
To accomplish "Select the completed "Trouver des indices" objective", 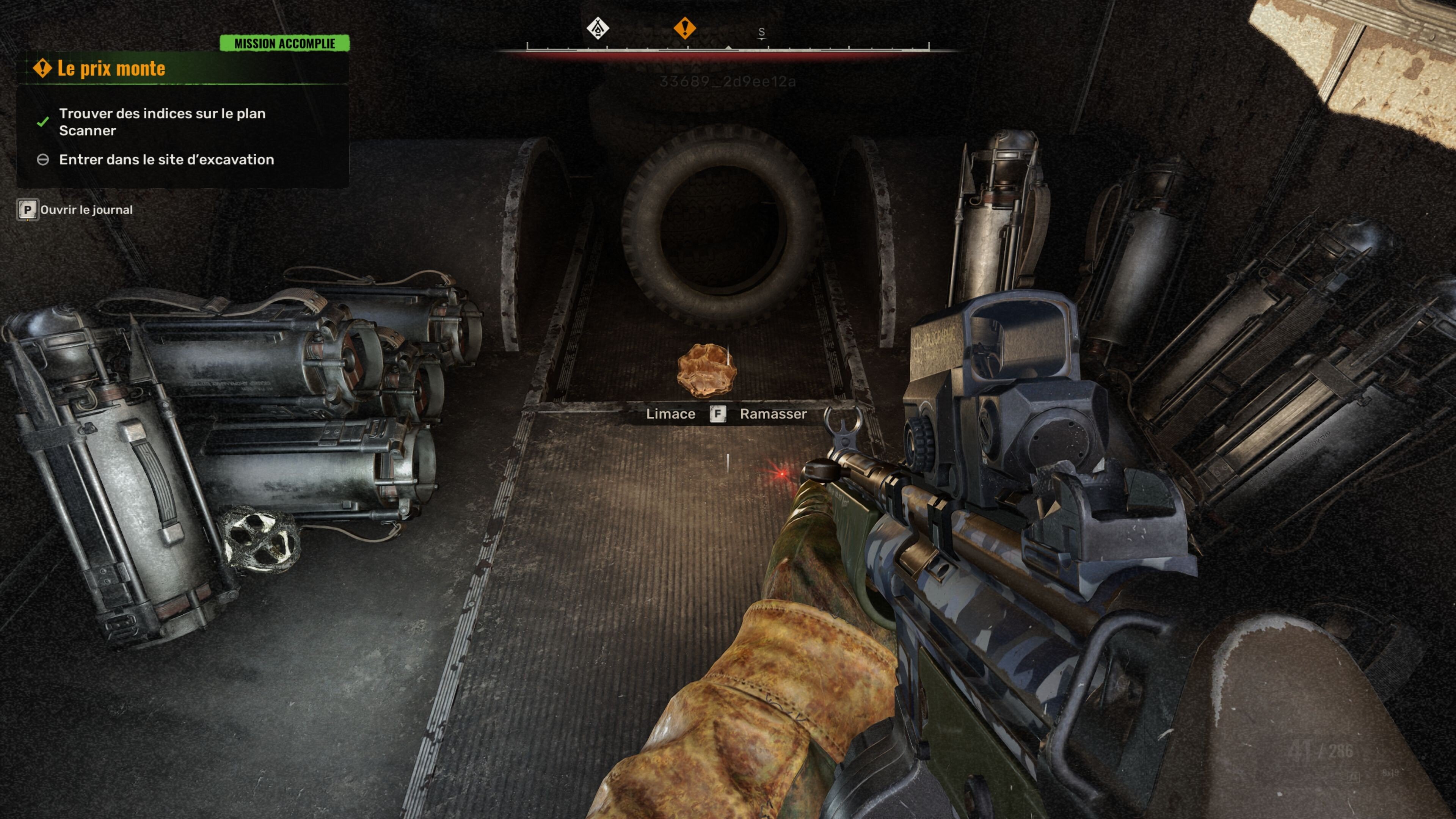I will click(x=162, y=121).
